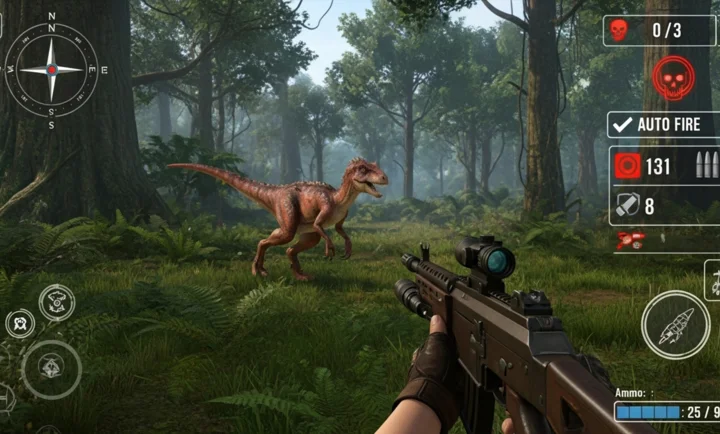
Task: Select the small red drone icon
Action: [631, 239]
